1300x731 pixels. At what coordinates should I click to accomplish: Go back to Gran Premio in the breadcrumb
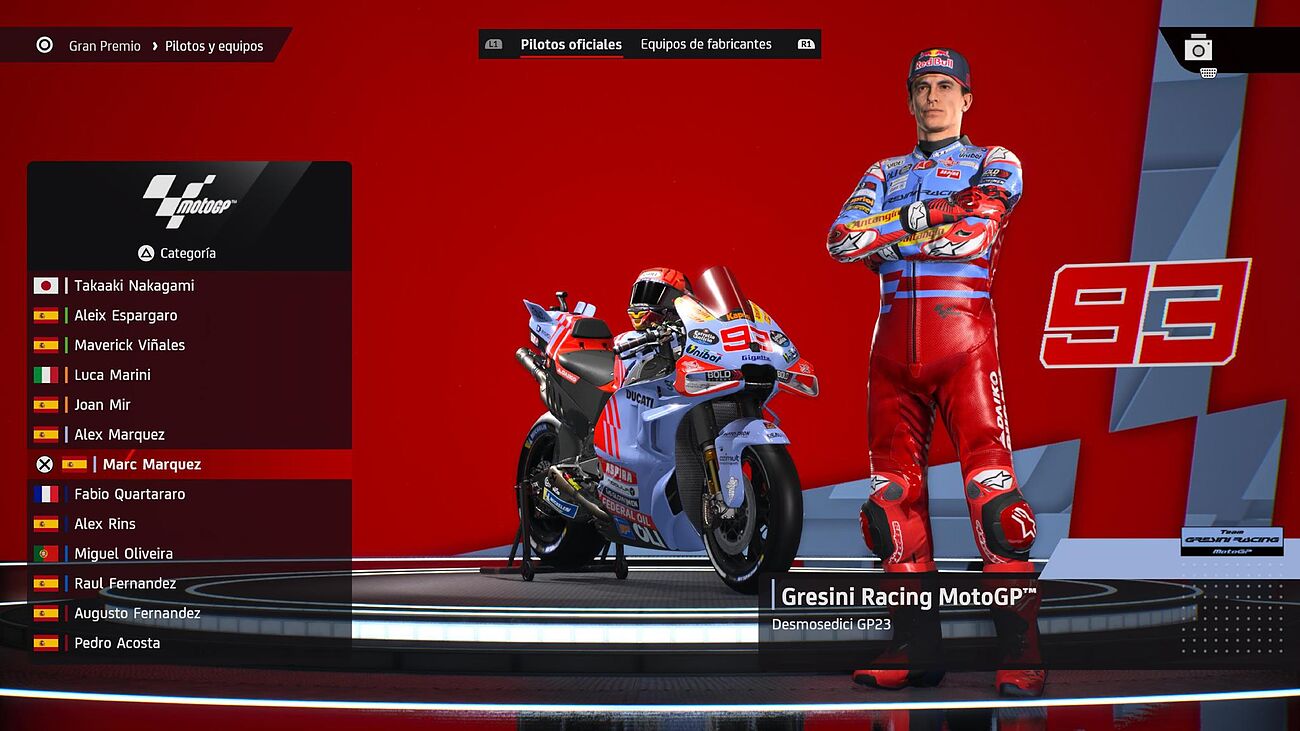[104, 46]
